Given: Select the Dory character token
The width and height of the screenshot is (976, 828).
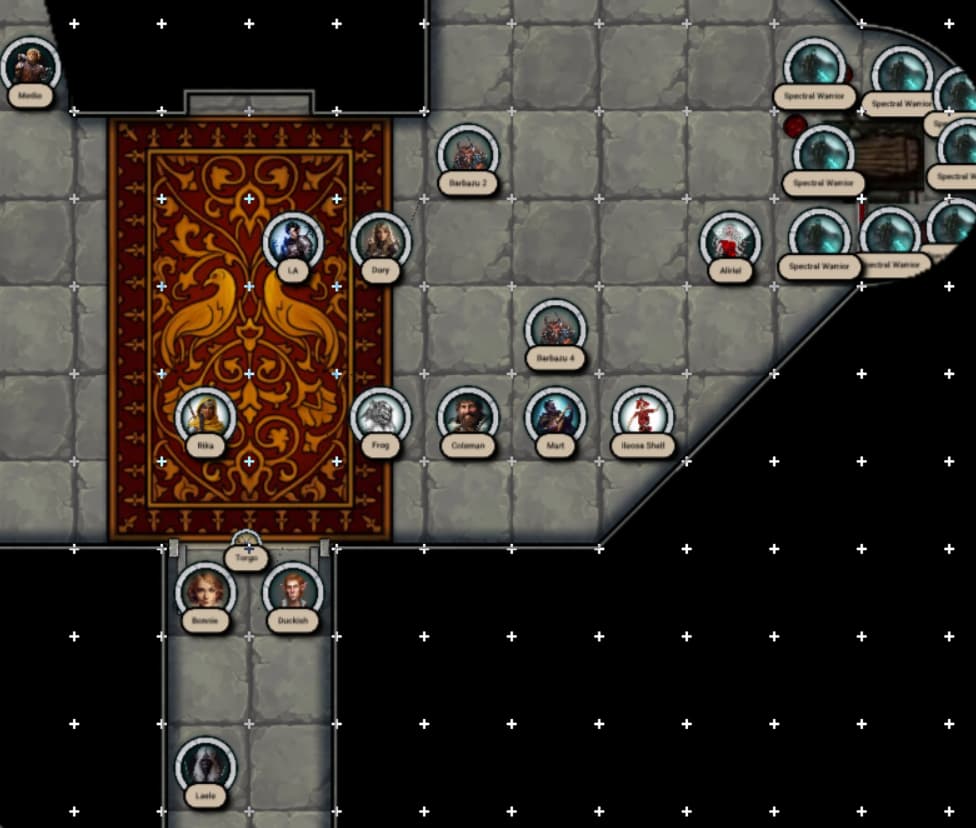Looking at the screenshot, I should [380, 241].
